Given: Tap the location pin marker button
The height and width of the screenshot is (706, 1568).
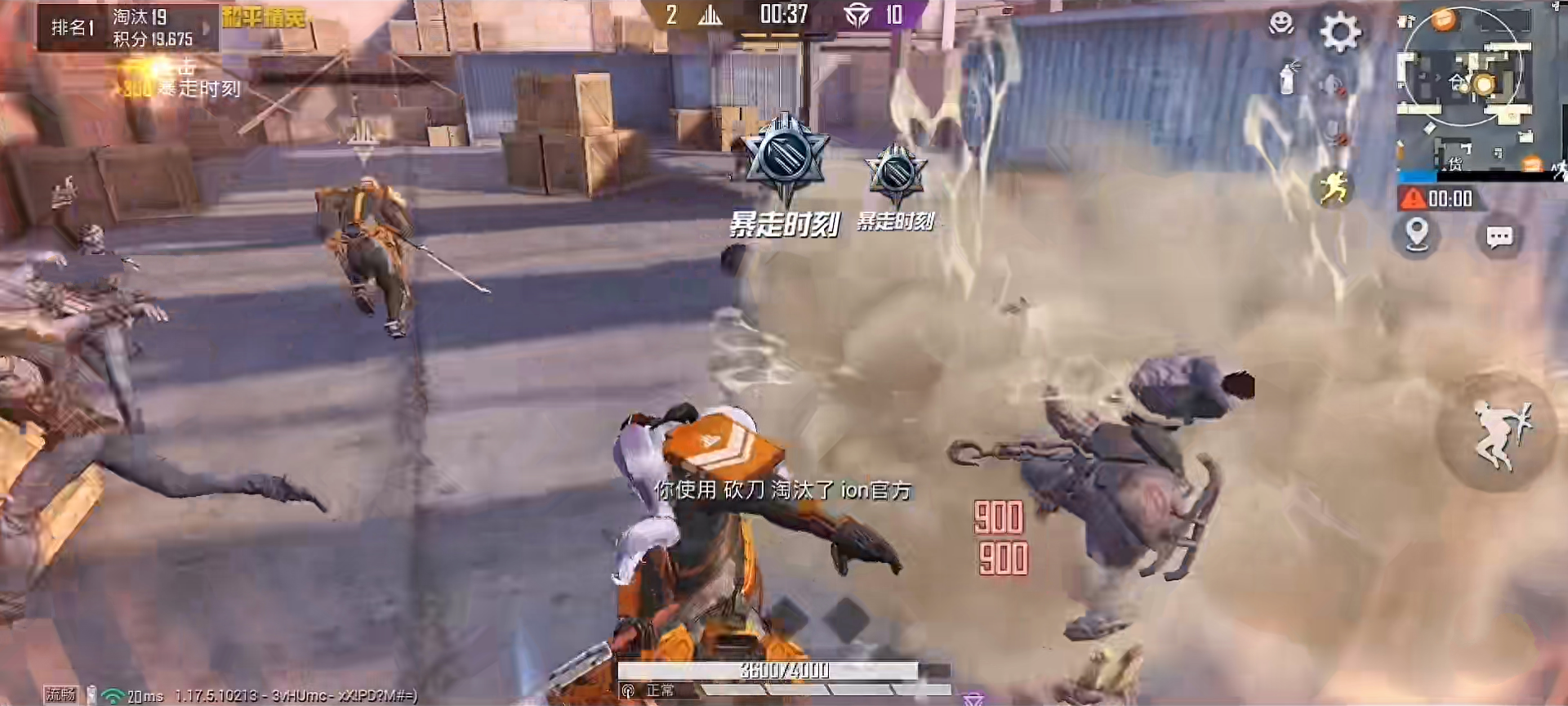Looking at the screenshot, I should [1417, 235].
